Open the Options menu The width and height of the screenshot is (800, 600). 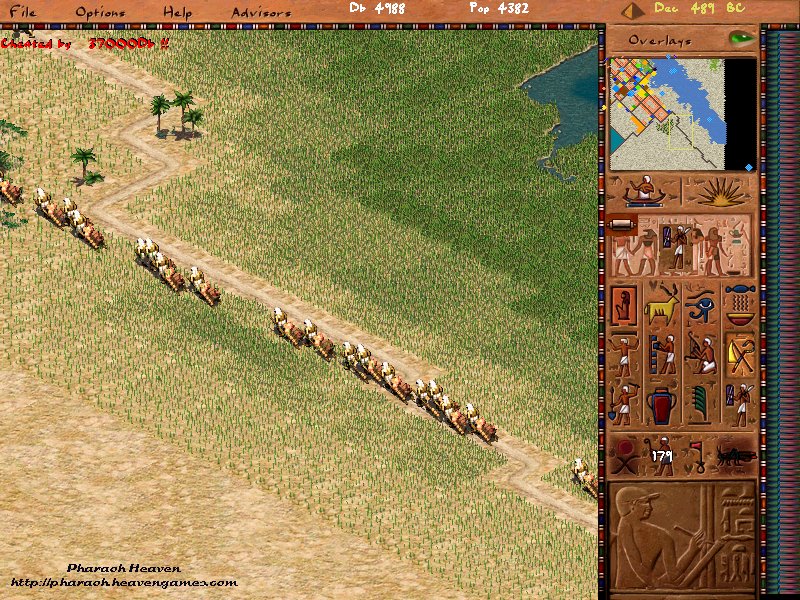click(100, 12)
